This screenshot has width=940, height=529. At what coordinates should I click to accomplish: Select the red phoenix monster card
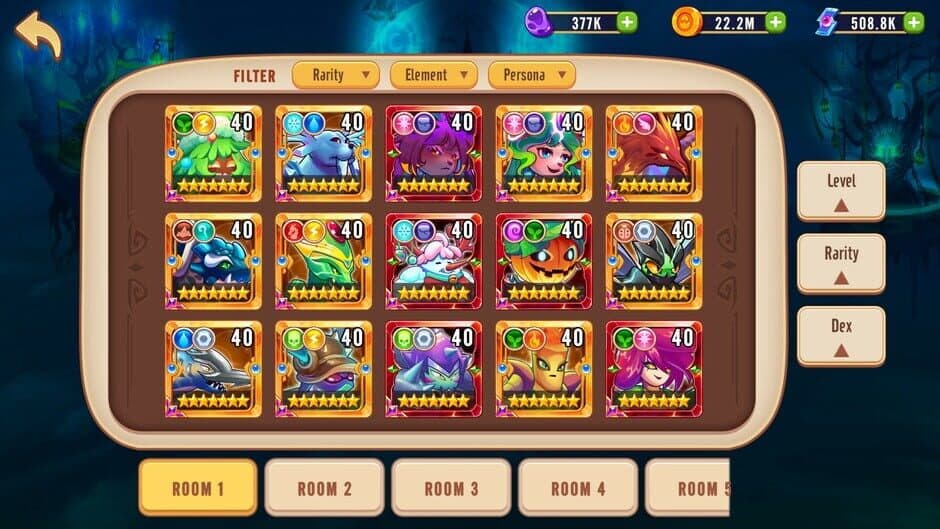coord(654,154)
